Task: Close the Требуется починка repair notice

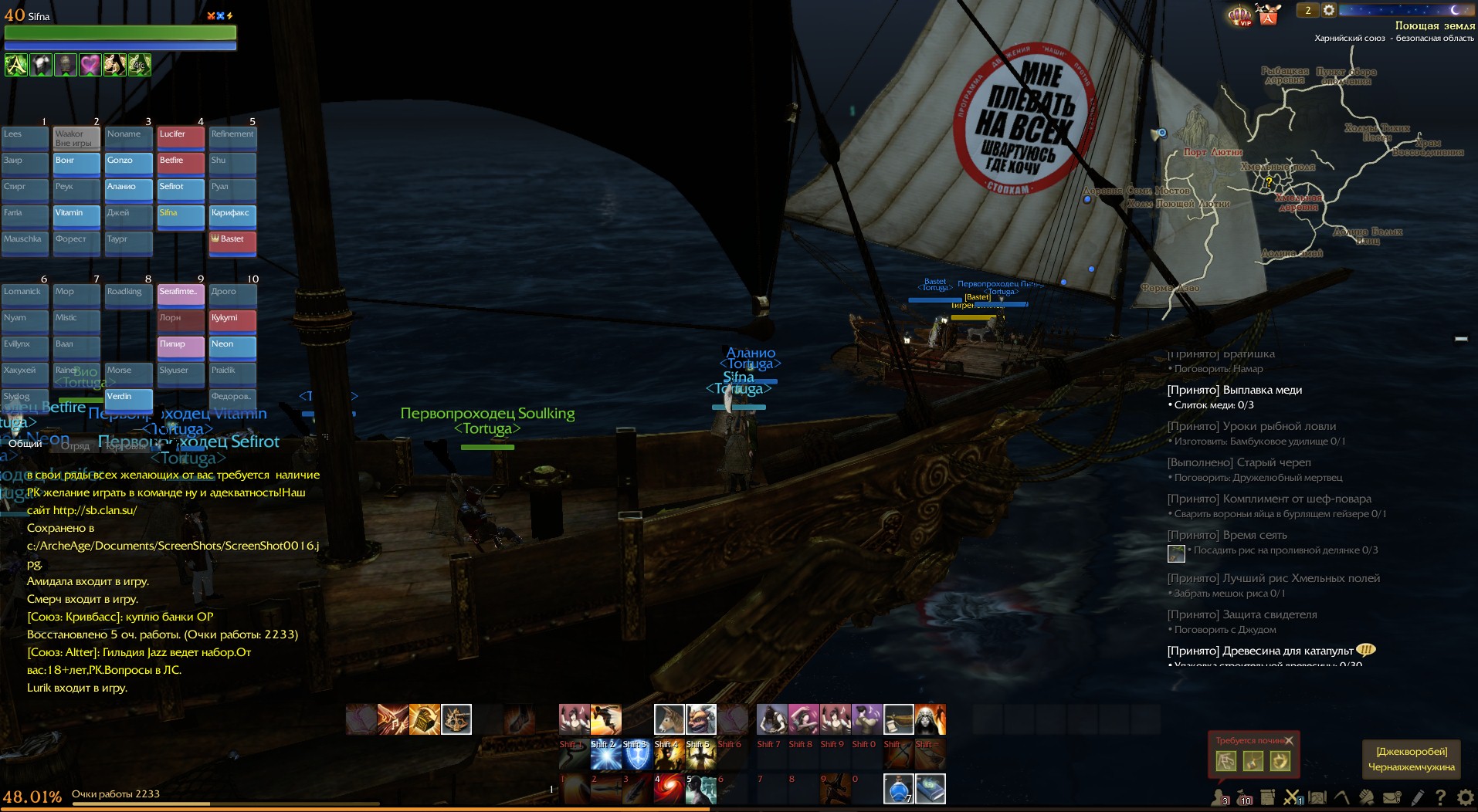Action: point(1289,740)
